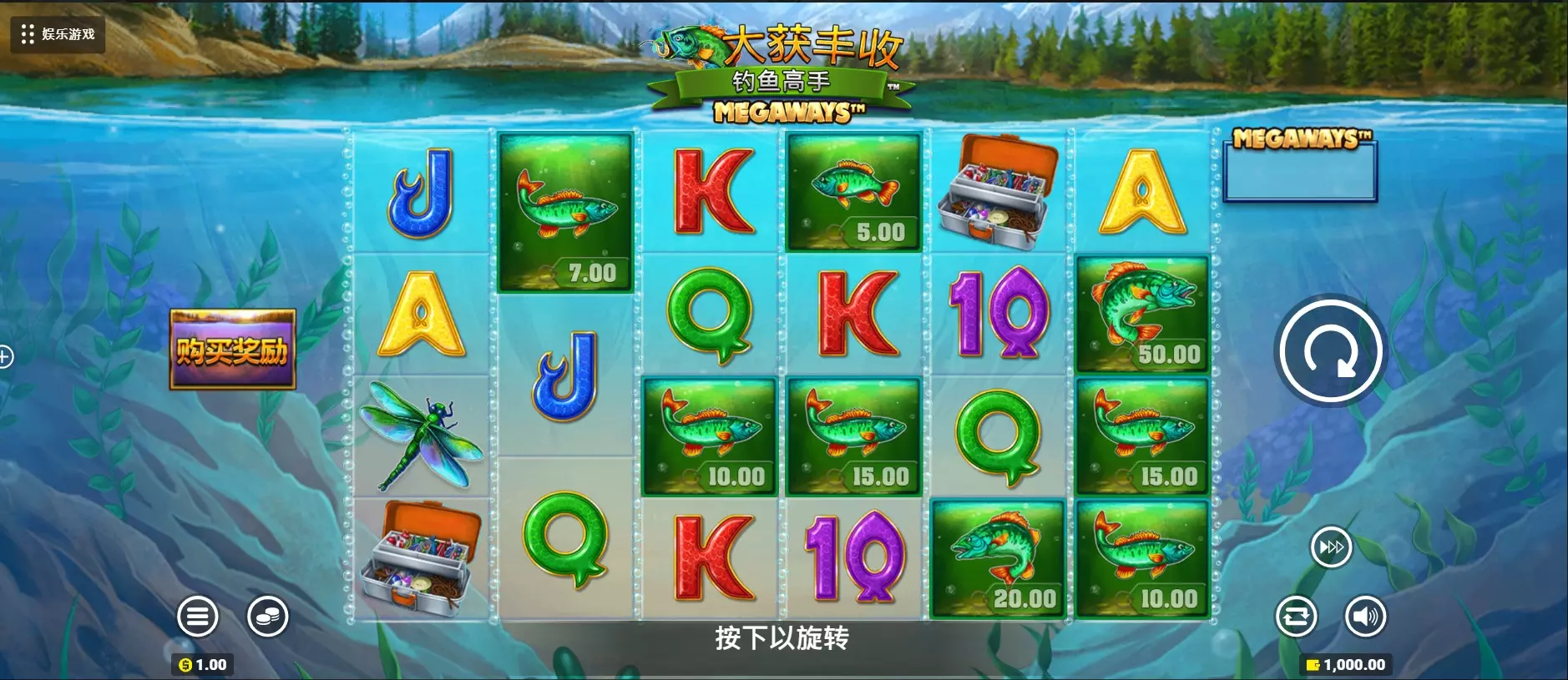Enable turbo spin with the fast-forward icon
This screenshot has width=1568, height=680.
point(1331,547)
